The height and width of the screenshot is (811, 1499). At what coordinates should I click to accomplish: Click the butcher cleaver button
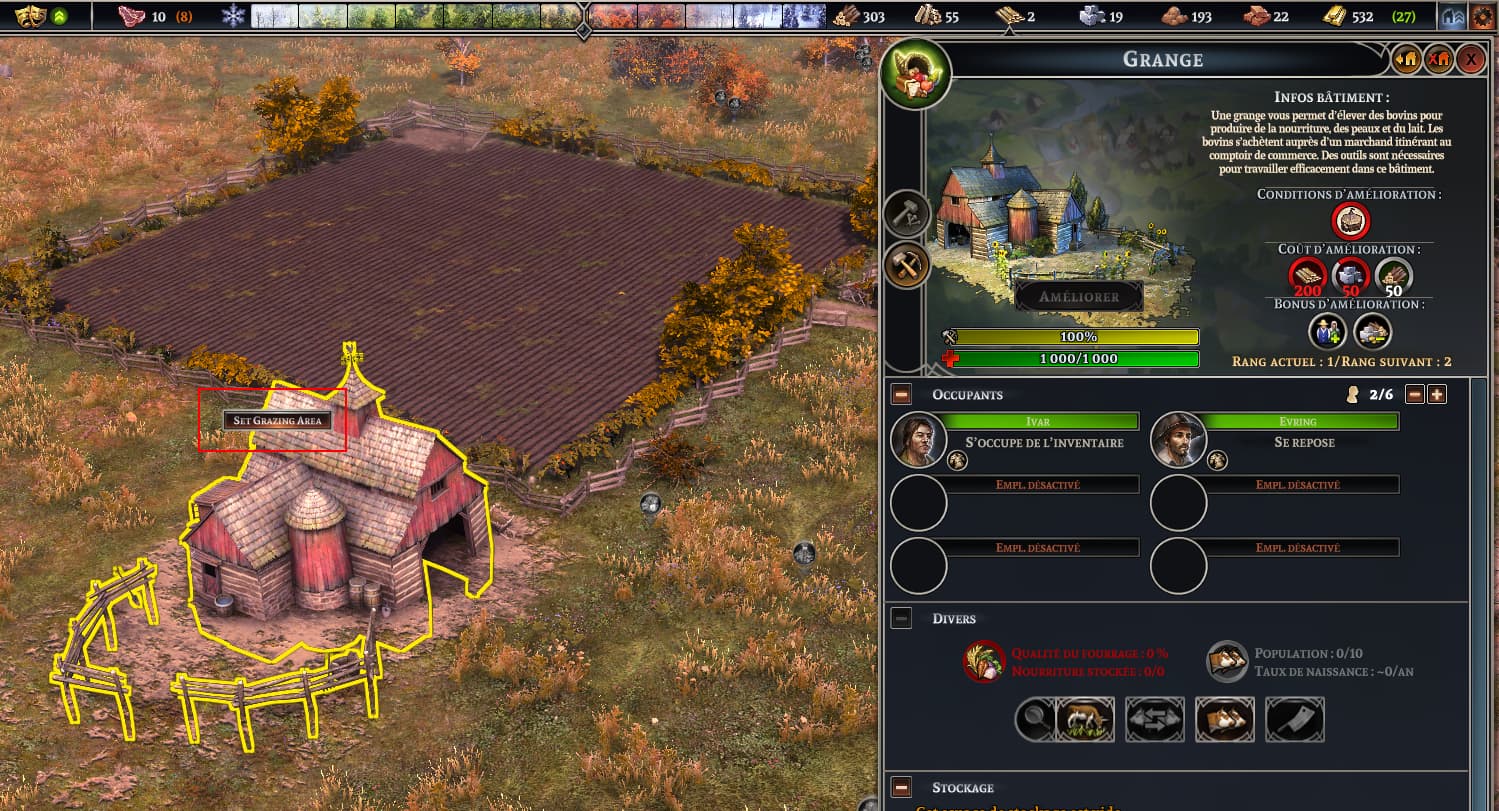1295,719
